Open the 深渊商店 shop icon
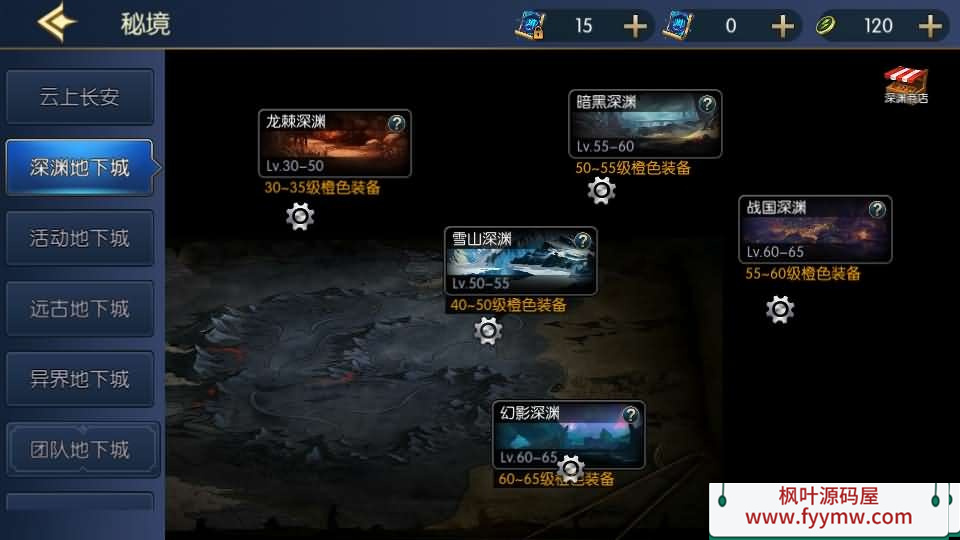This screenshot has width=960, height=540. [905, 86]
